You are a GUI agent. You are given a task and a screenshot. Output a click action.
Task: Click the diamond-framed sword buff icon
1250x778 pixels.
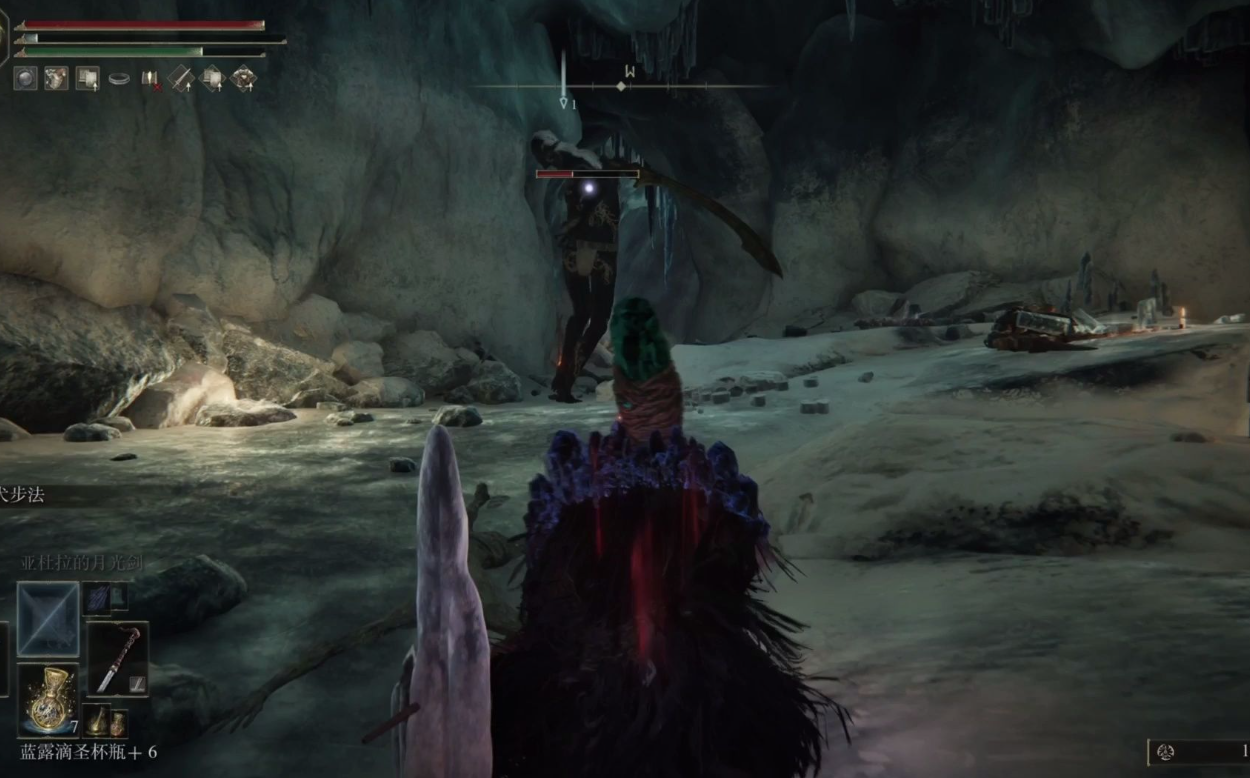click(181, 78)
